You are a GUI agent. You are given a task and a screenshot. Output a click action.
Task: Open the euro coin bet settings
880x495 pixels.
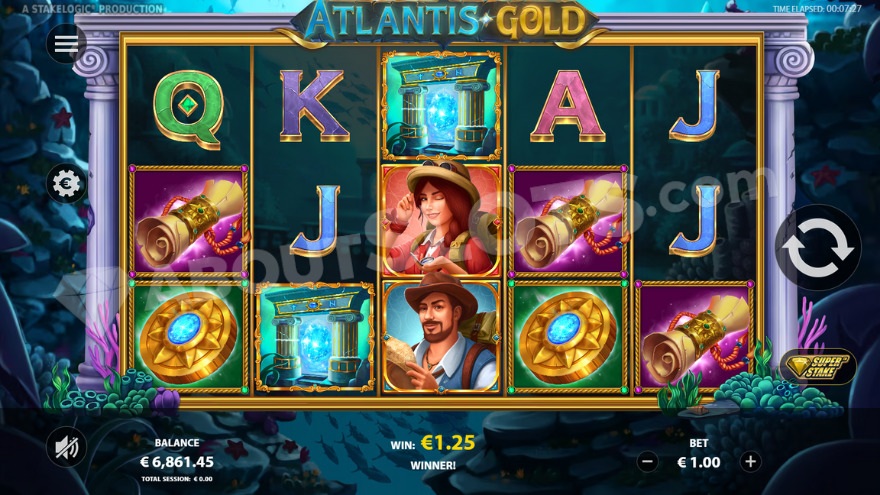67,184
